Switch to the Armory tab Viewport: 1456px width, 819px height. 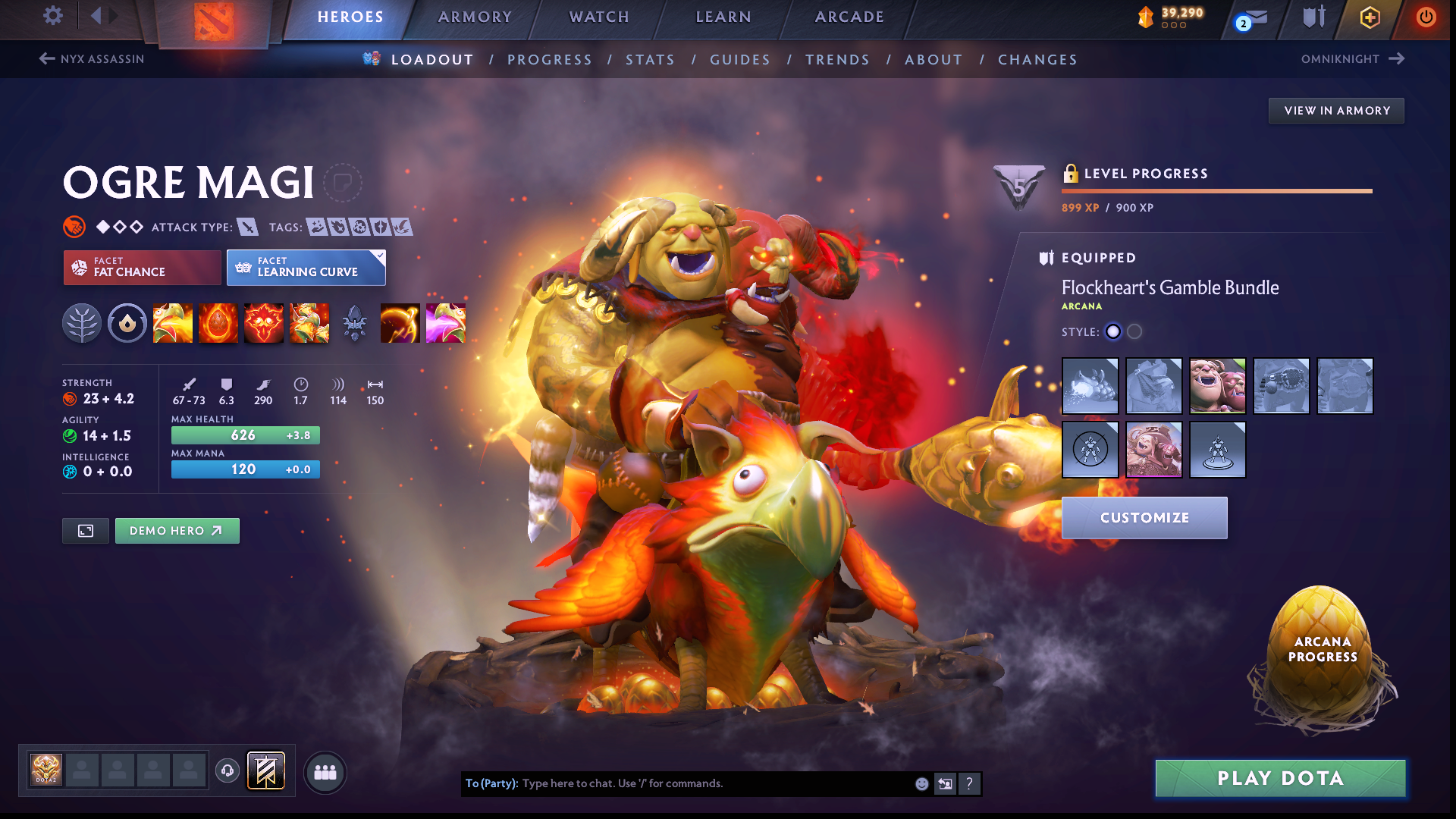475,17
